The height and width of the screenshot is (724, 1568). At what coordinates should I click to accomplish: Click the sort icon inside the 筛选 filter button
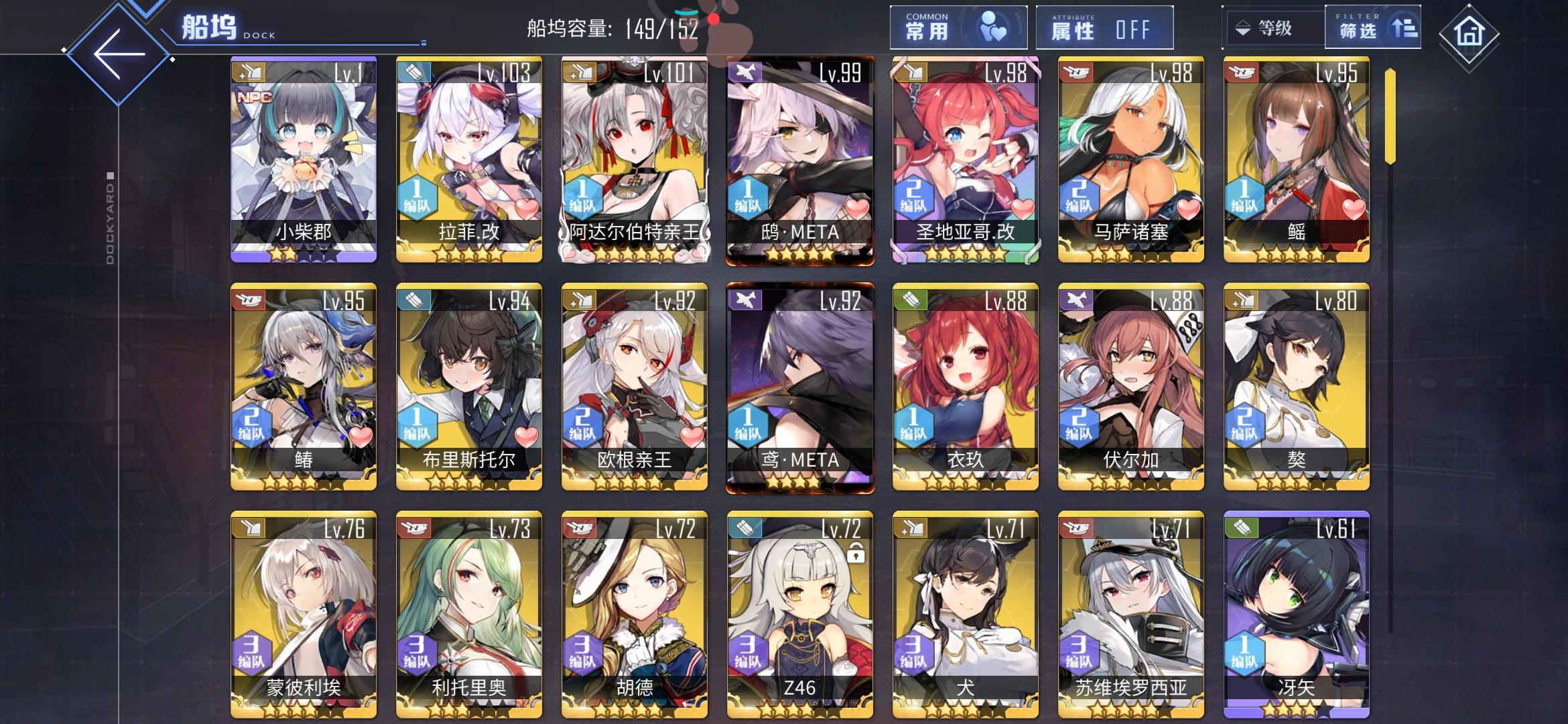(1404, 27)
